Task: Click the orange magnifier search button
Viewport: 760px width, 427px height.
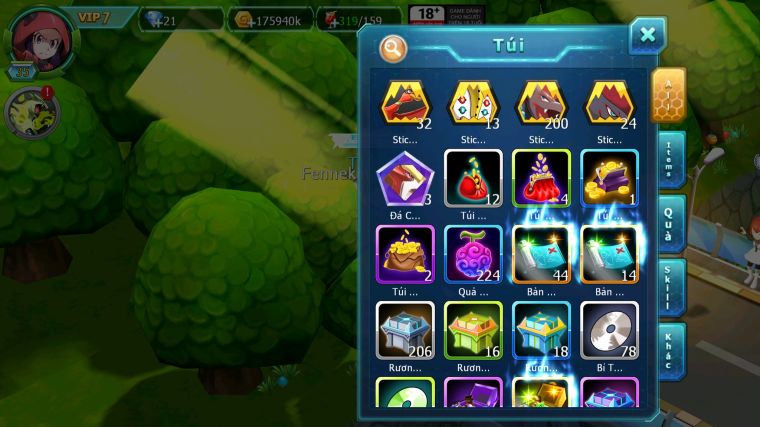Action: point(393,47)
